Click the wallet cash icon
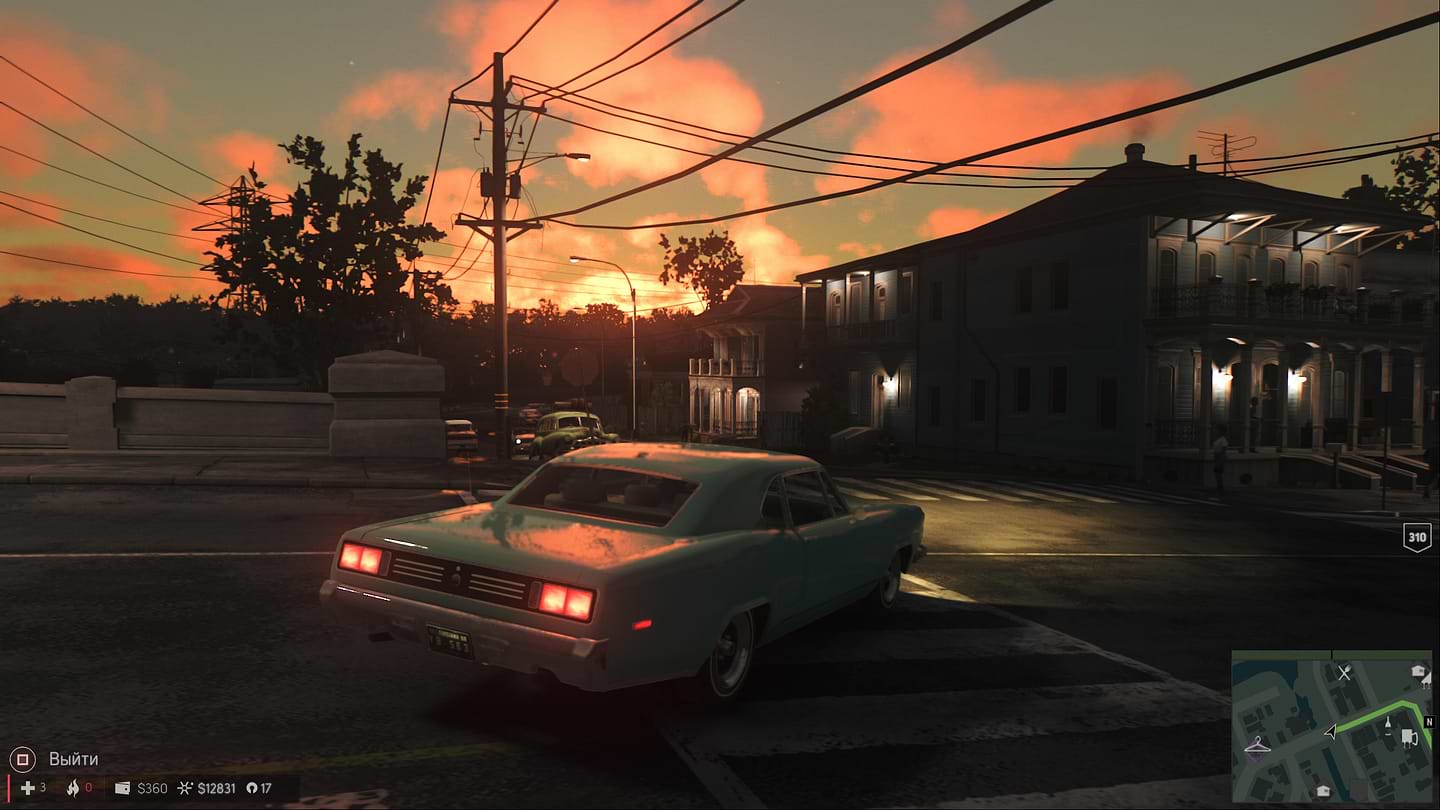 pos(122,788)
